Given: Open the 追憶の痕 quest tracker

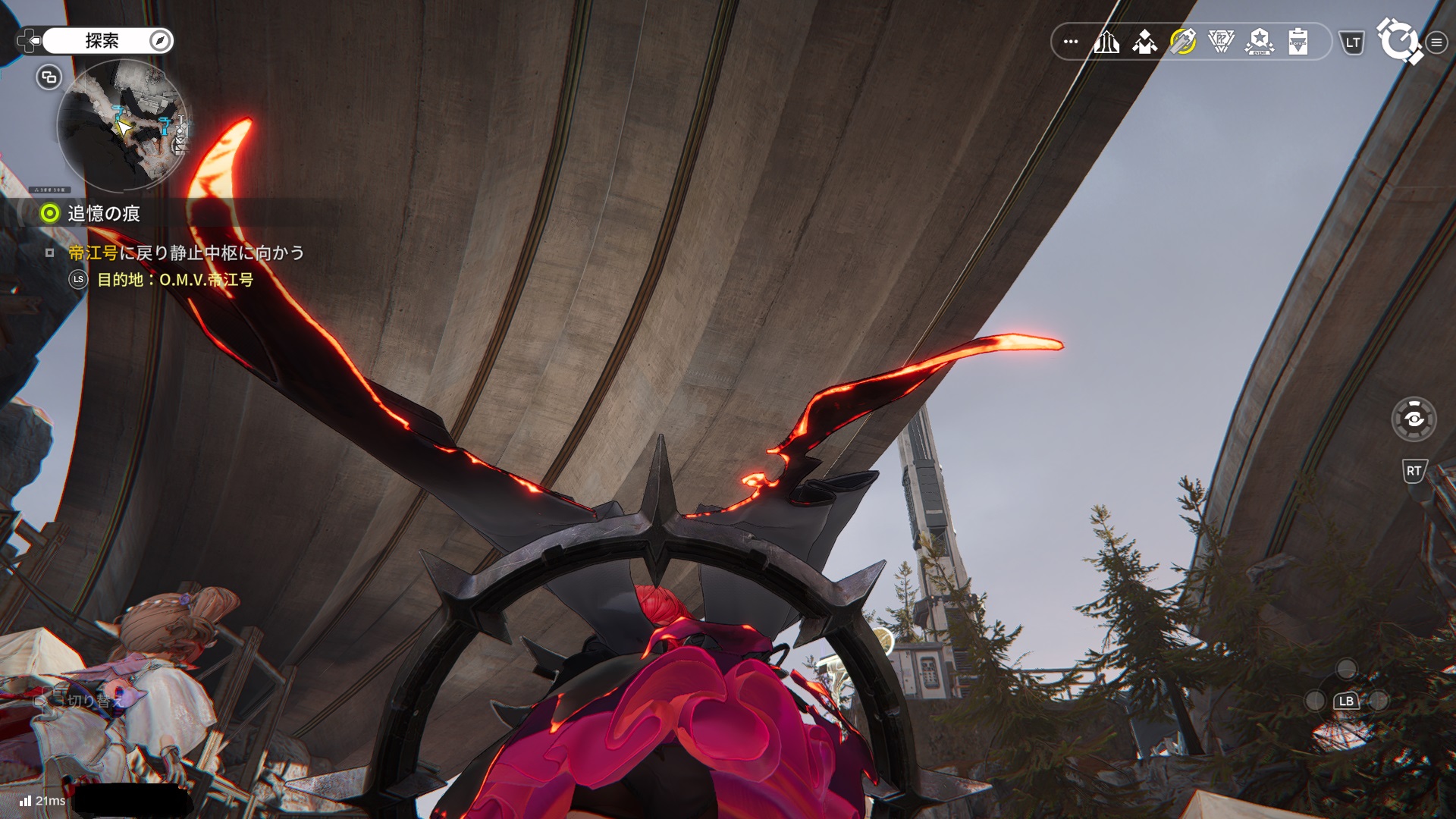Looking at the screenshot, I should 103,214.
